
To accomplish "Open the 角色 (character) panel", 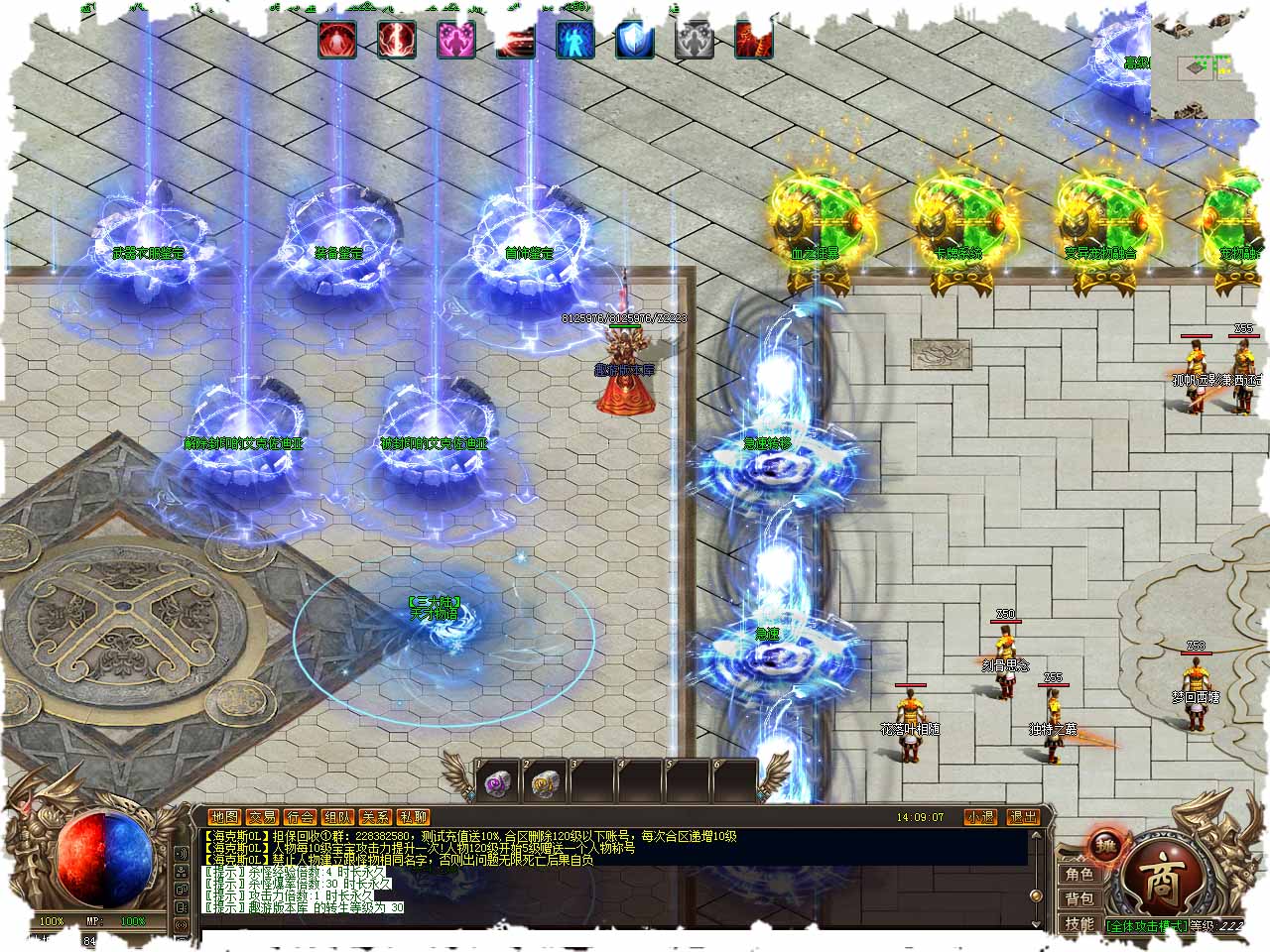I will [x=1079, y=874].
